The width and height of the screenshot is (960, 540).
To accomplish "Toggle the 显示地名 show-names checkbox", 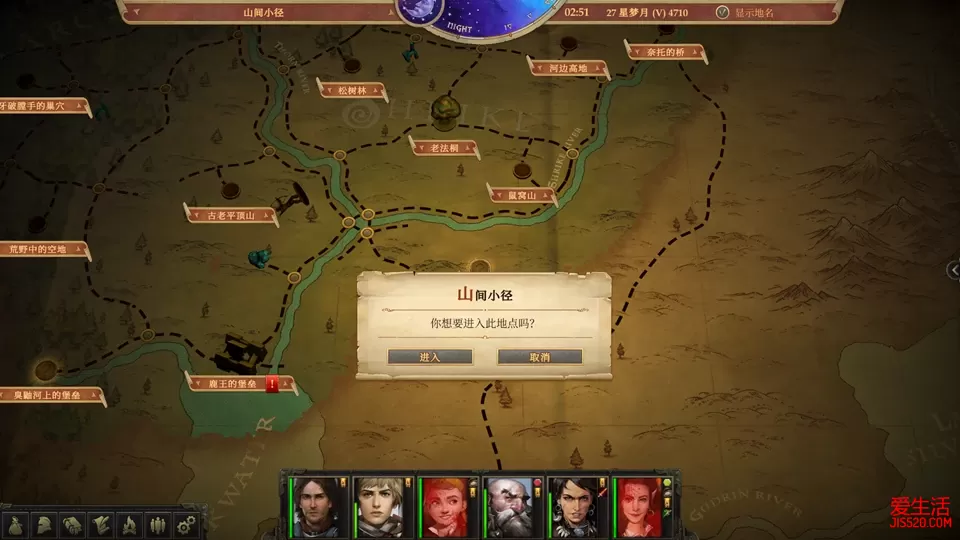I will coord(723,13).
